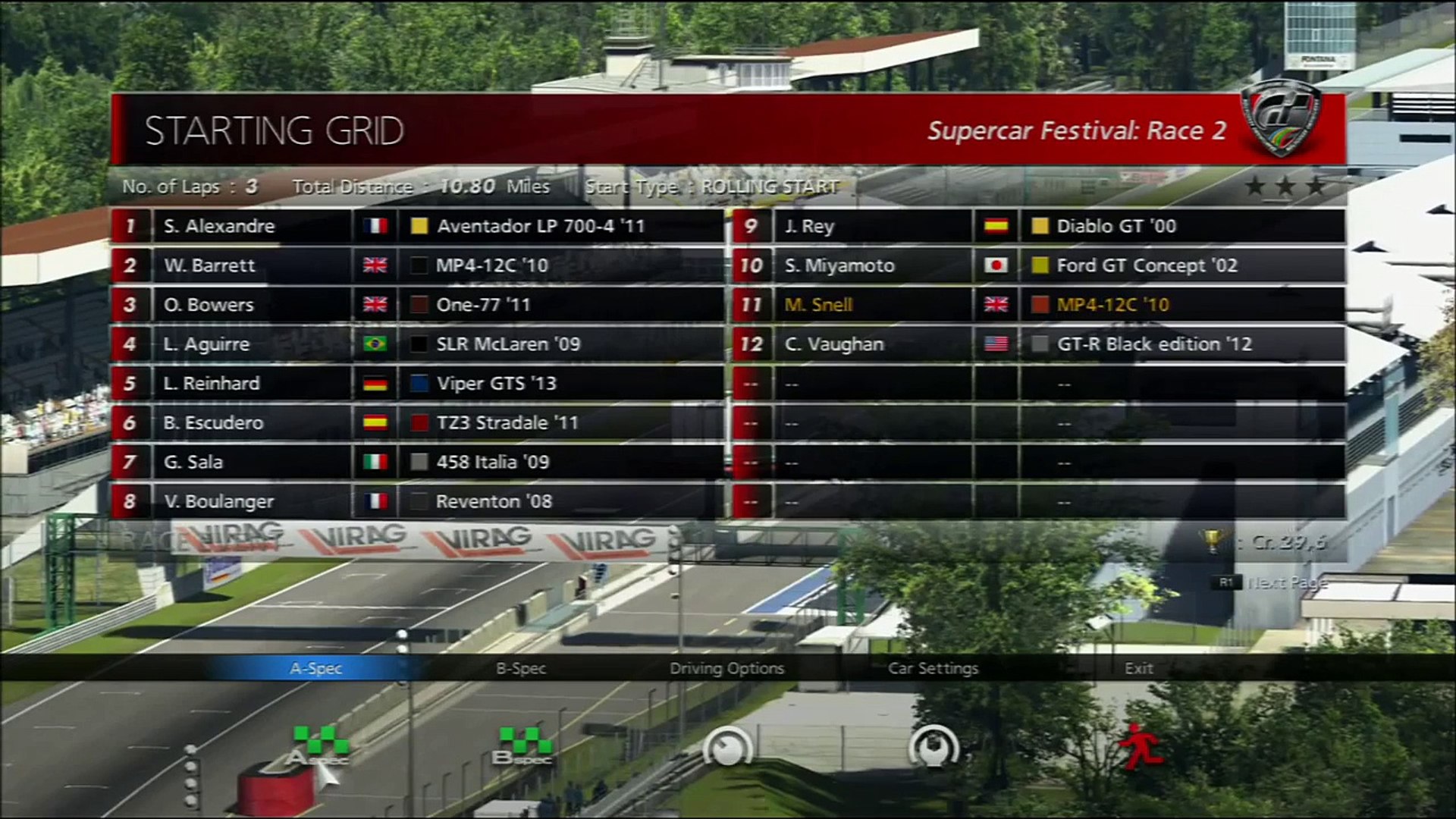Select G. Sala 458 Italia row

pyautogui.click(x=417, y=463)
